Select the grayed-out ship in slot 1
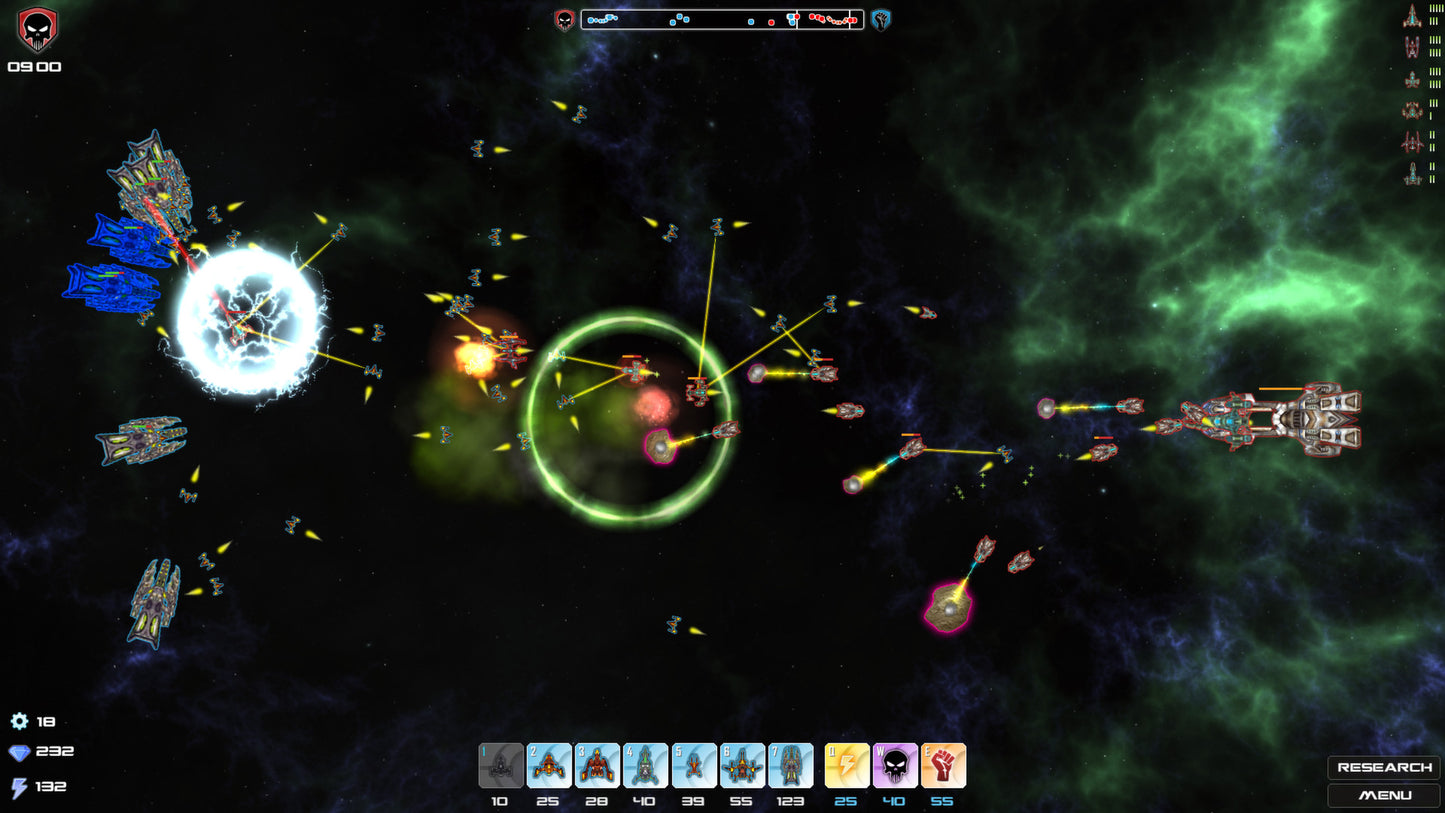 (499, 765)
